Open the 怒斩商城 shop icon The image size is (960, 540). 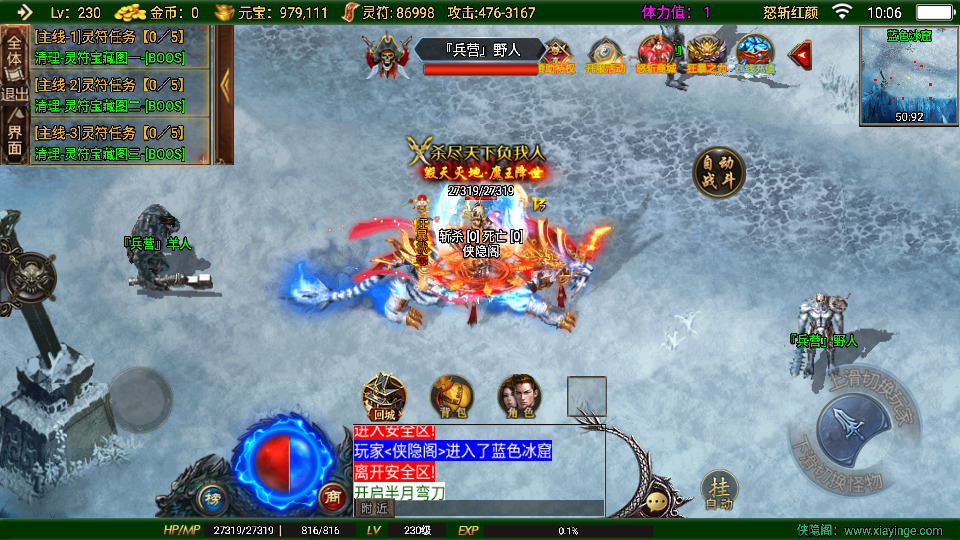657,55
